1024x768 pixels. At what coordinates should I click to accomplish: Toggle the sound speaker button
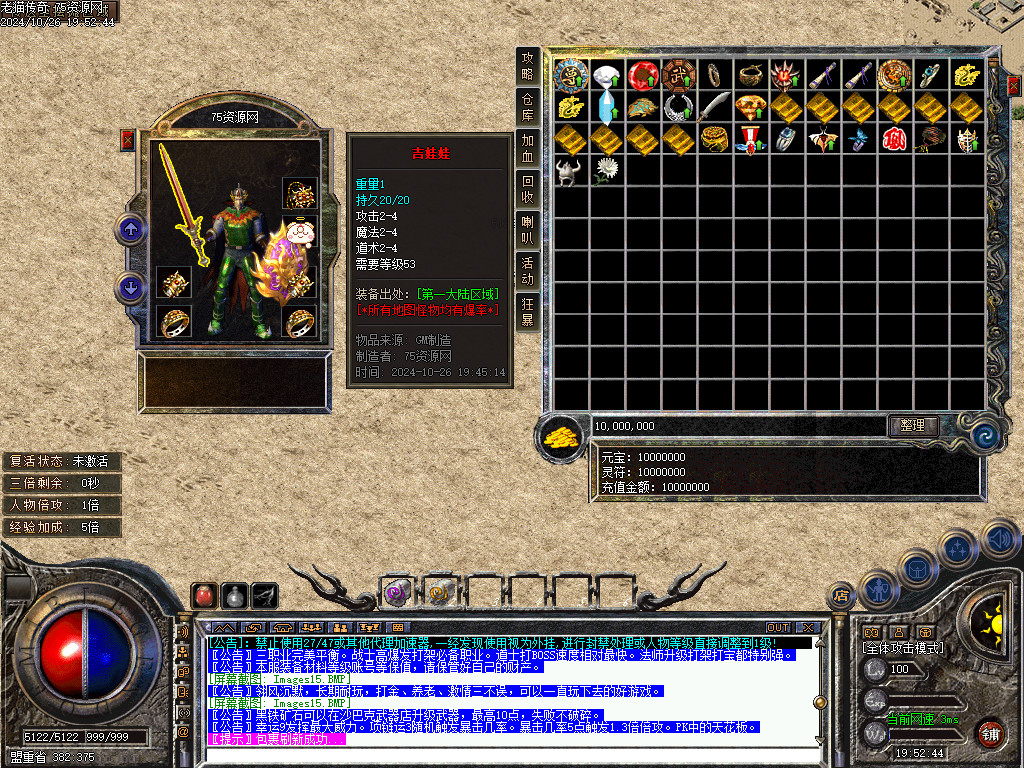[x=998, y=540]
